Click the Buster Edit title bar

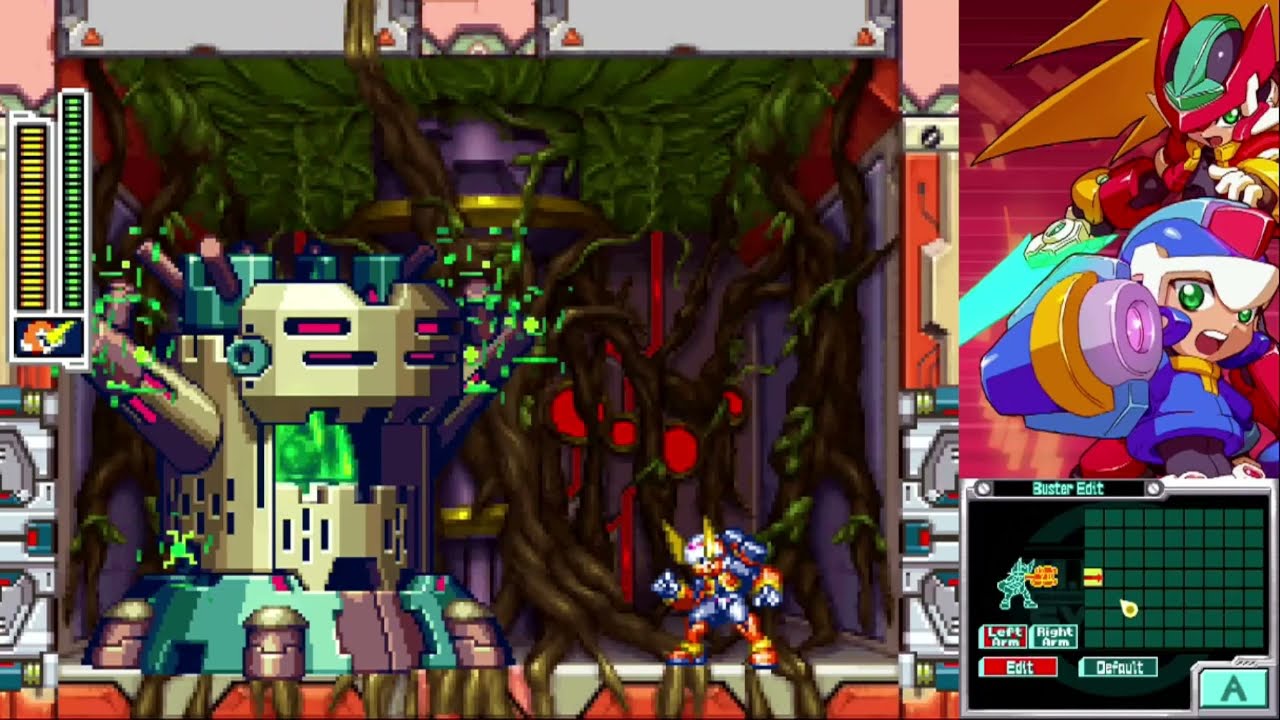point(1067,489)
